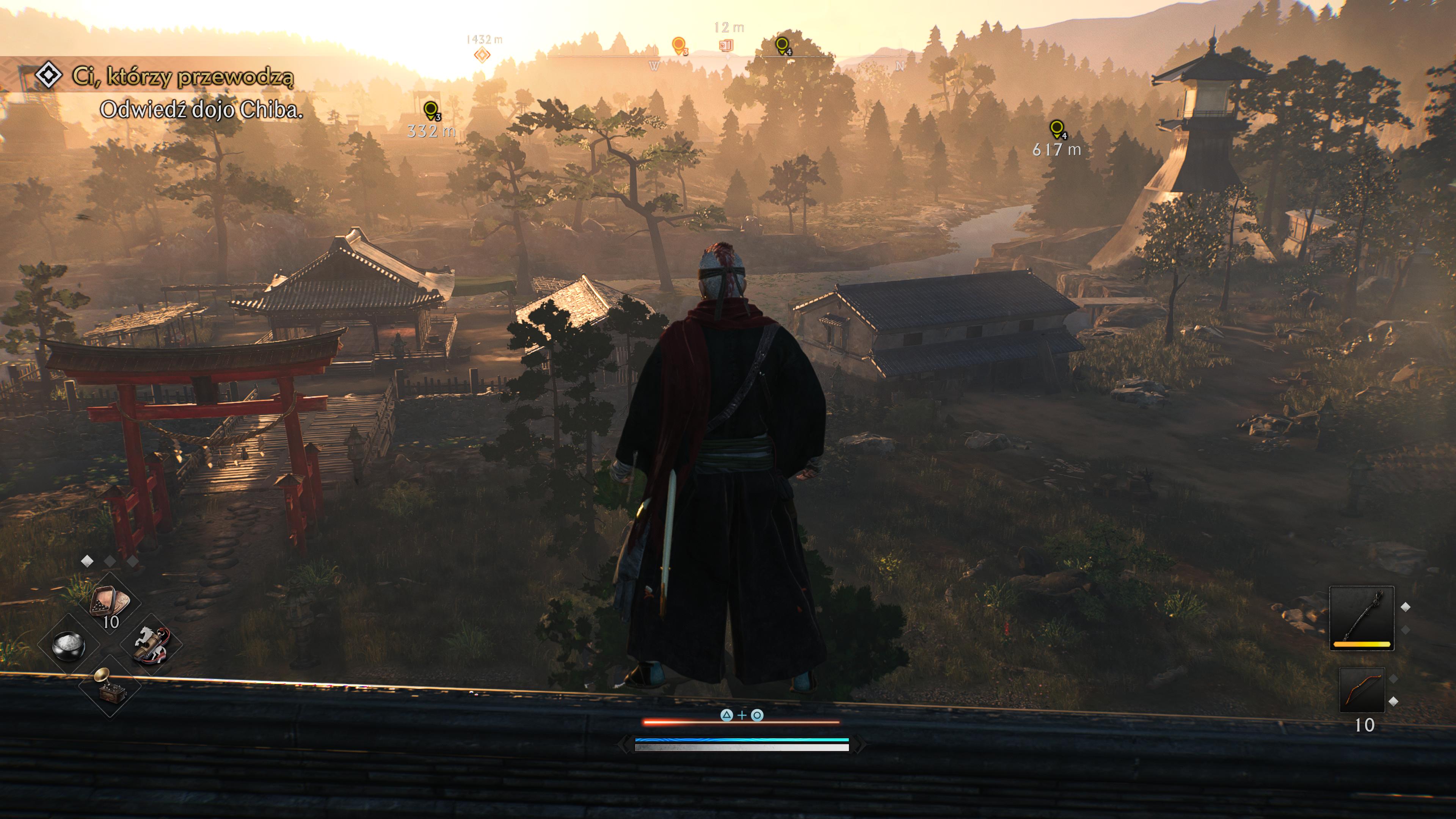
Task: Click the orange numbered-3 pin on the compass
Action: pyautogui.click(x=679, y=45)
